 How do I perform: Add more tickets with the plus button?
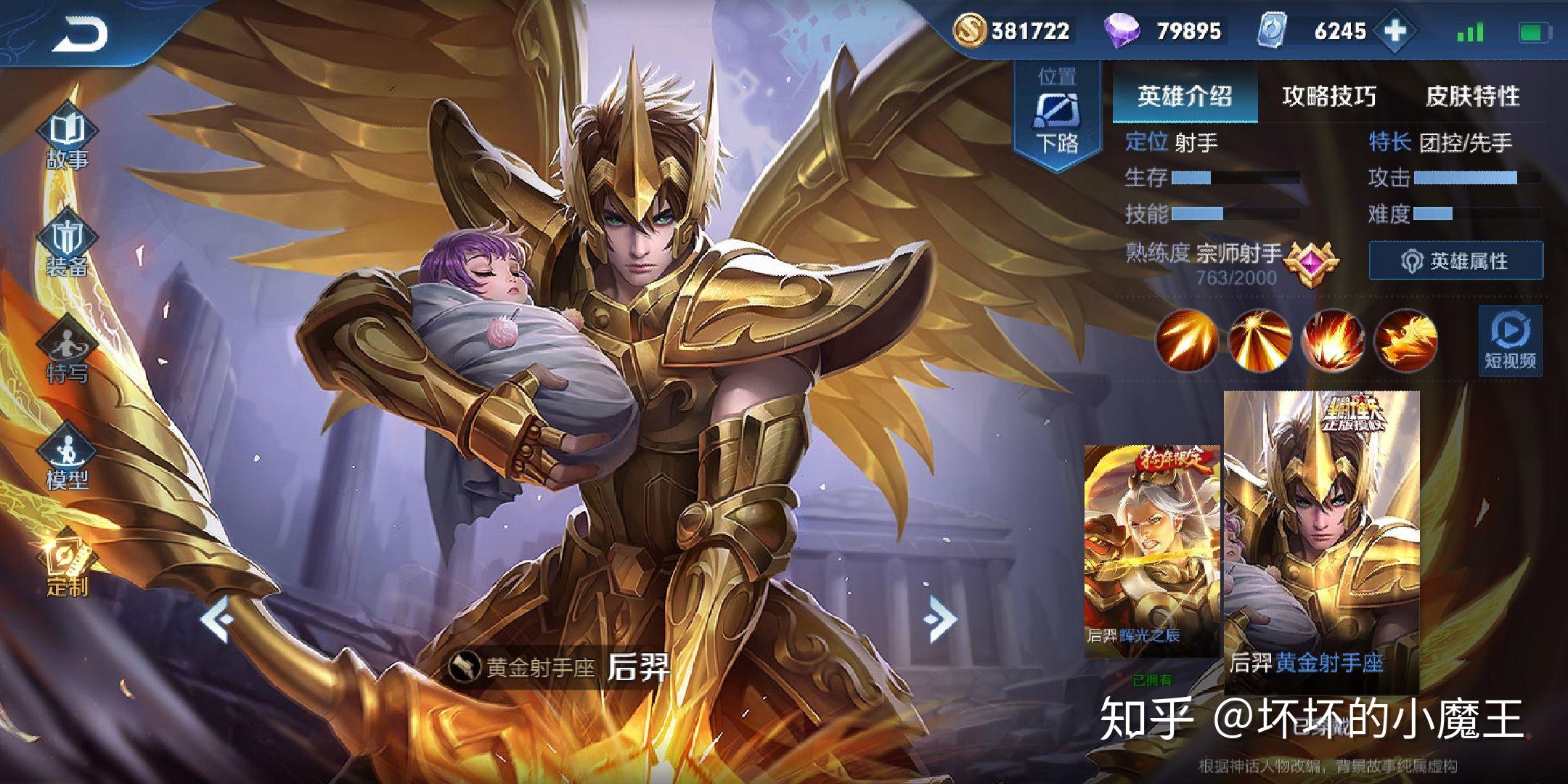(x=1395, y=31)
